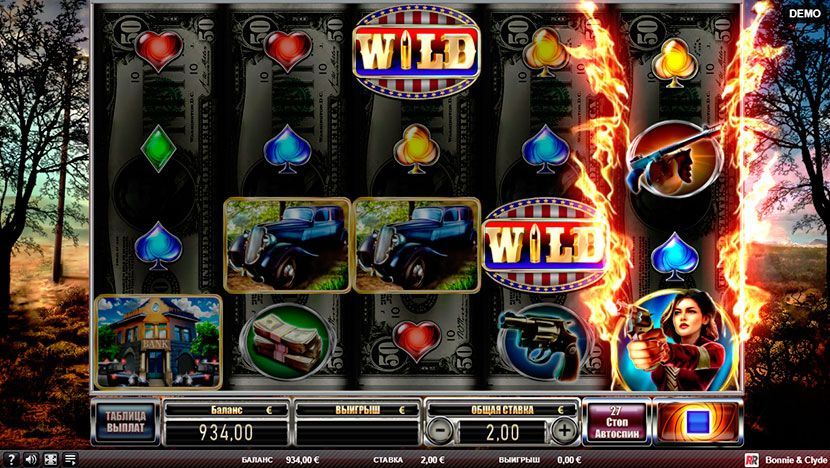The height and width of the screenshot is (468, 830).
Task: Increase total bet with plus button
Action: [x=564, y=431]
